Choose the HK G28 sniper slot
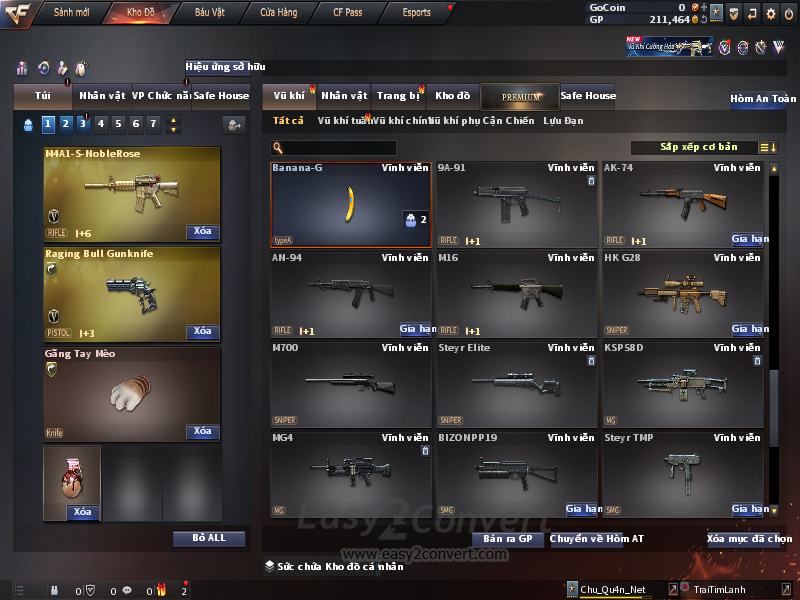Screen dimensions: 800x600 pos(685,293)
